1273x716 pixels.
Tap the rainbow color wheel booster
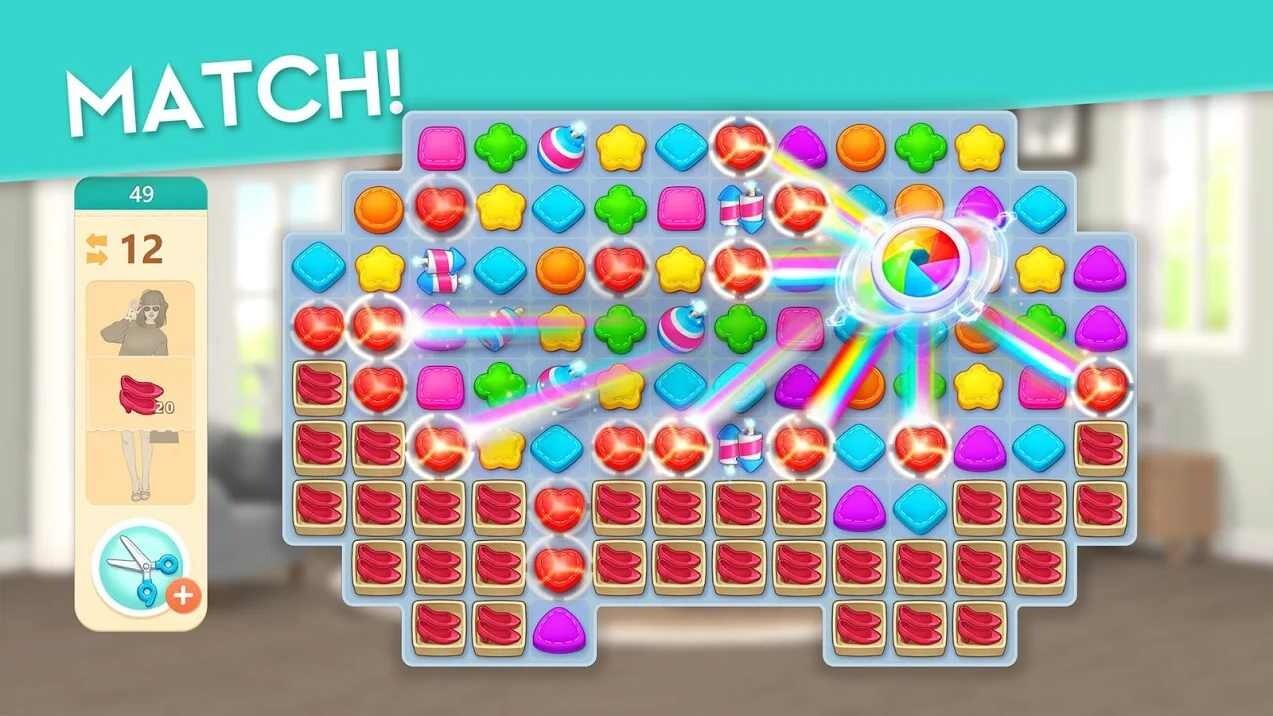coord(916,260)
